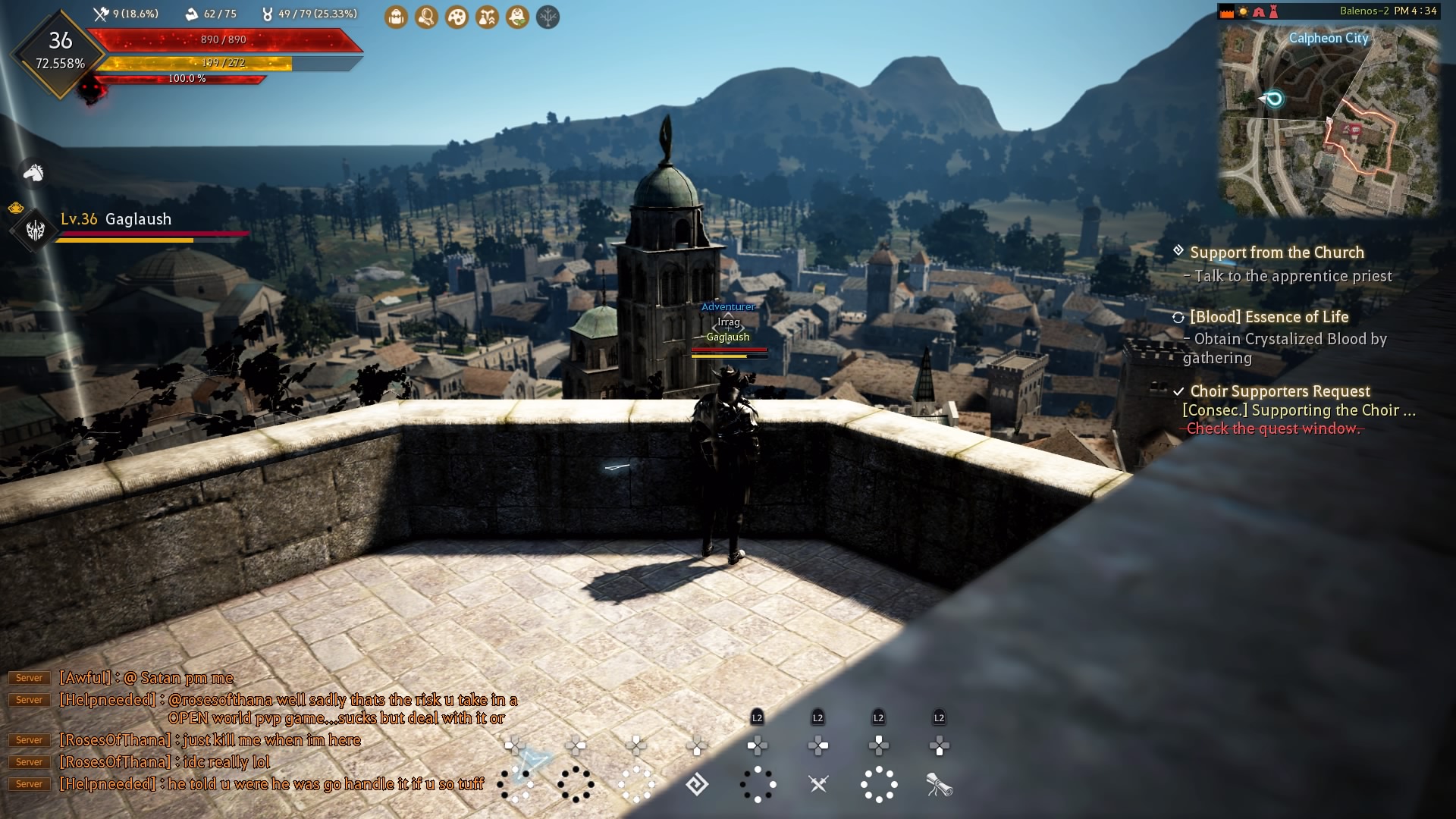Toggle the checkmark on Choir Supporters Request
Screen dimensions: 1456x819
click(x=1177, y=392)
